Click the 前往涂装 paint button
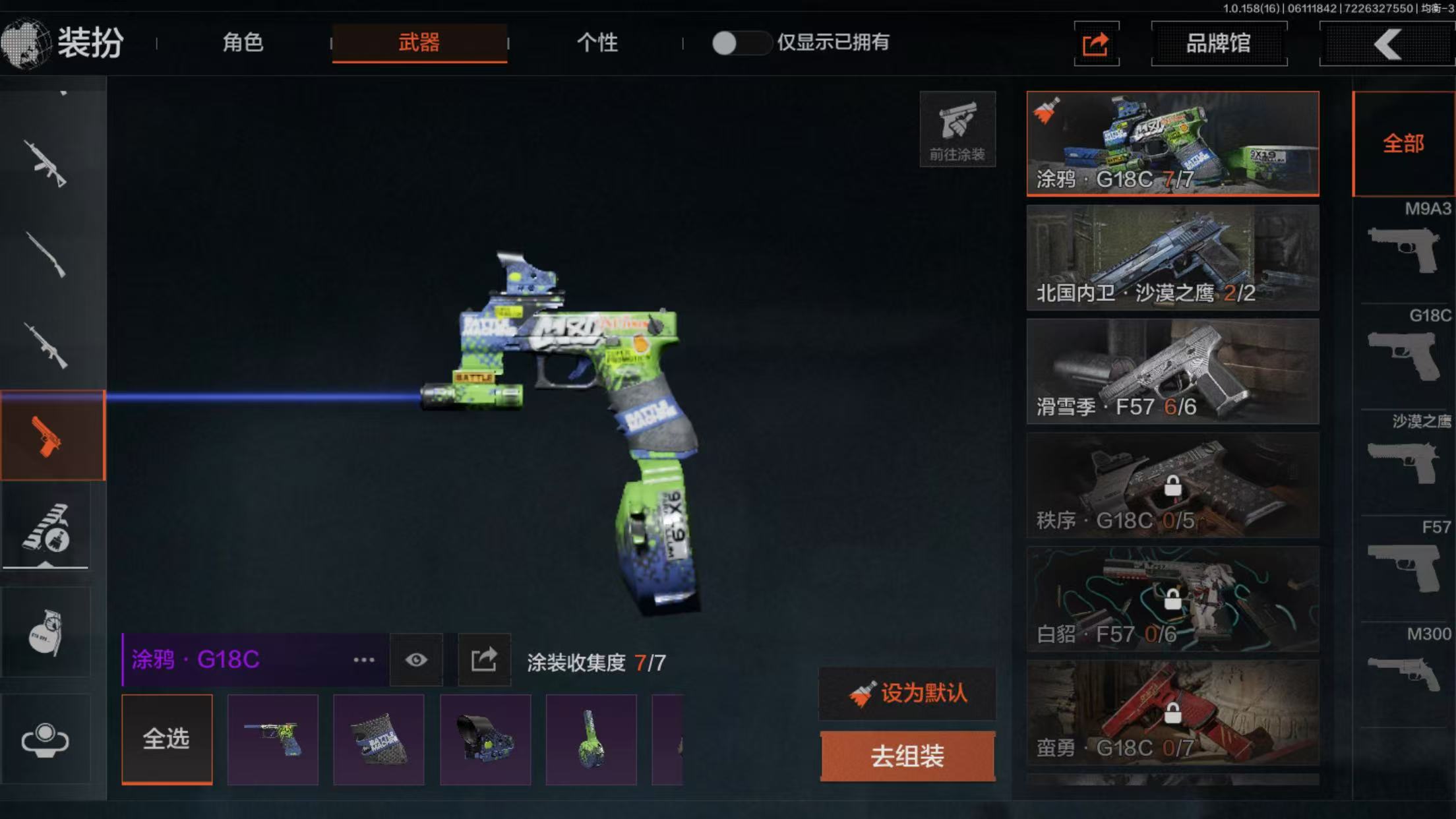Image resolution: width=1456 pixels, height=819 pixels. coord(957,129)
